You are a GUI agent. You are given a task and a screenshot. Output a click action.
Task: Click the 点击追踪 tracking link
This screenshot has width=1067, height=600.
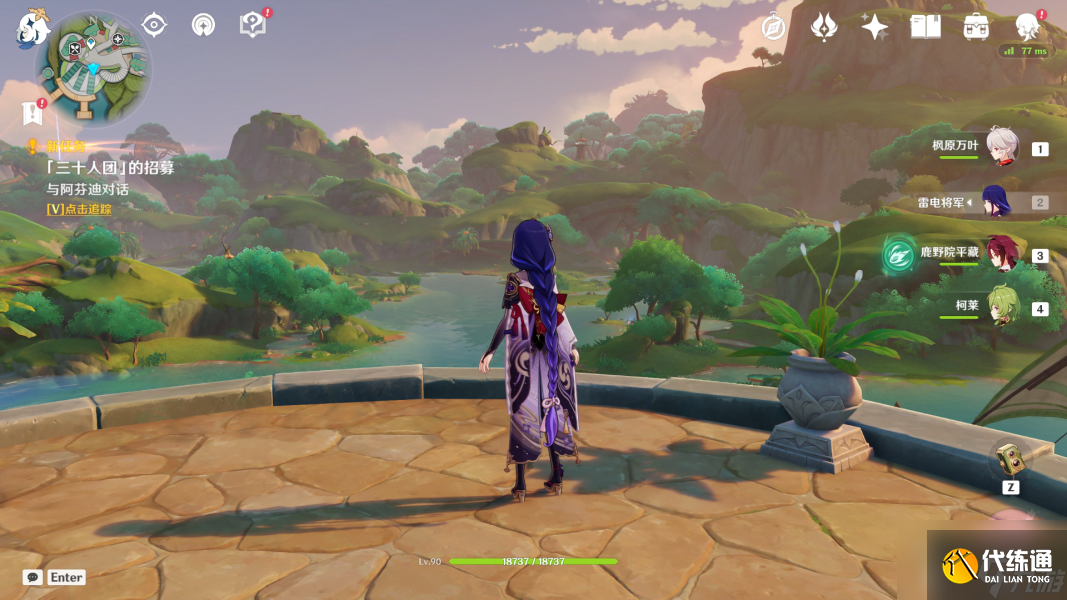click(79, 209)
